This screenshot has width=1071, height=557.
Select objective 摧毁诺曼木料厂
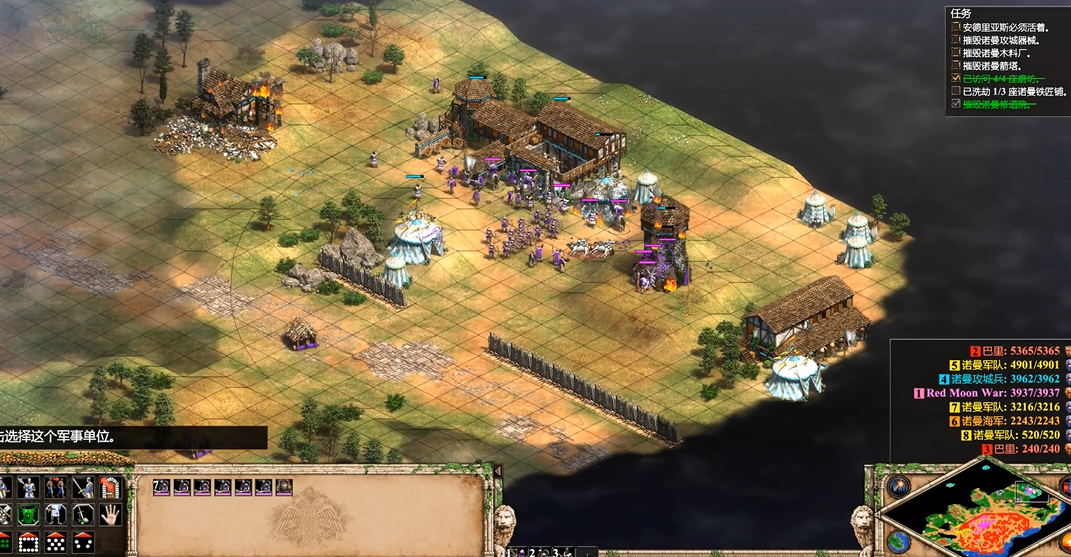click(998, 53)
